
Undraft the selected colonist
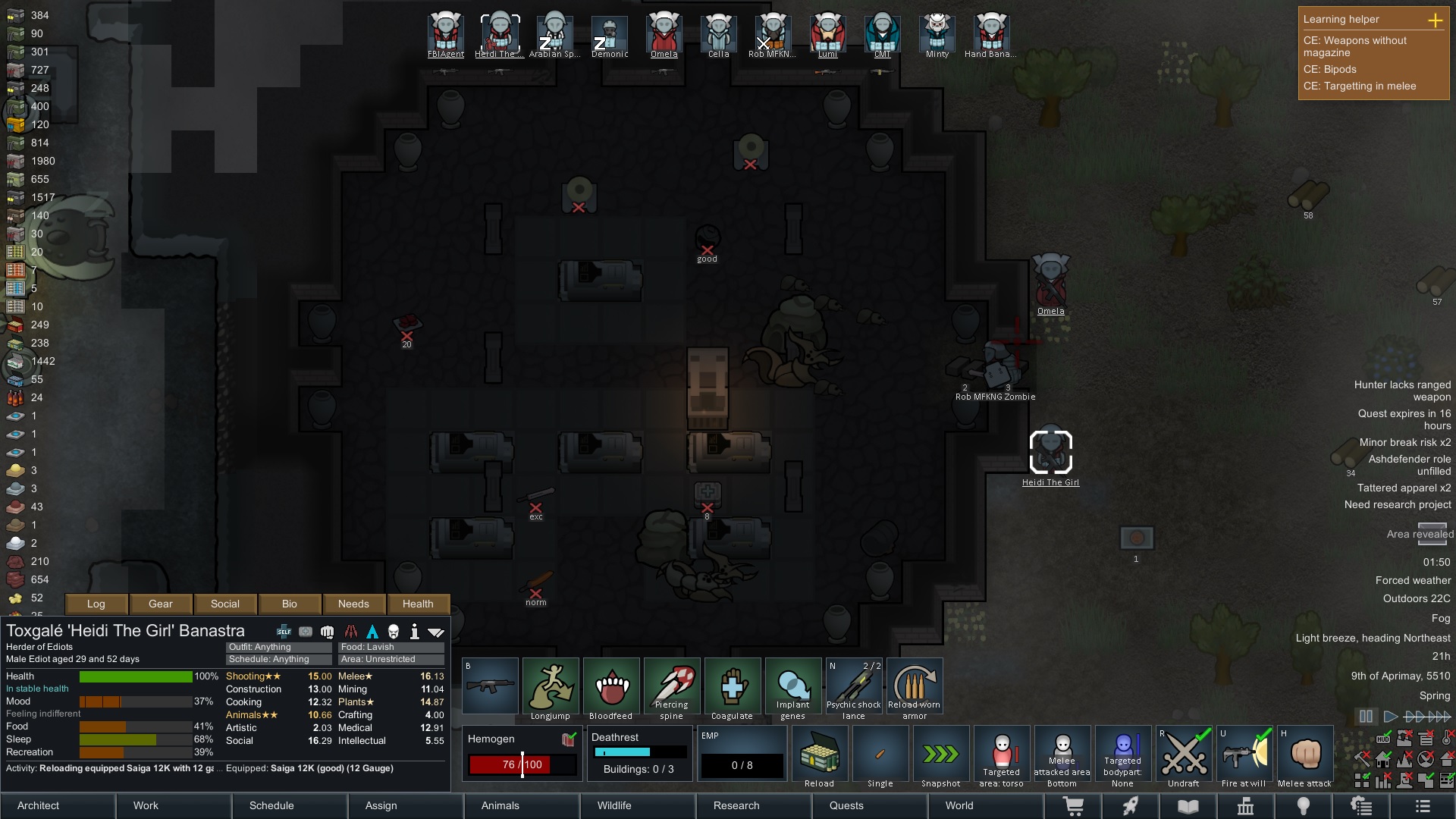[1184, 755]
